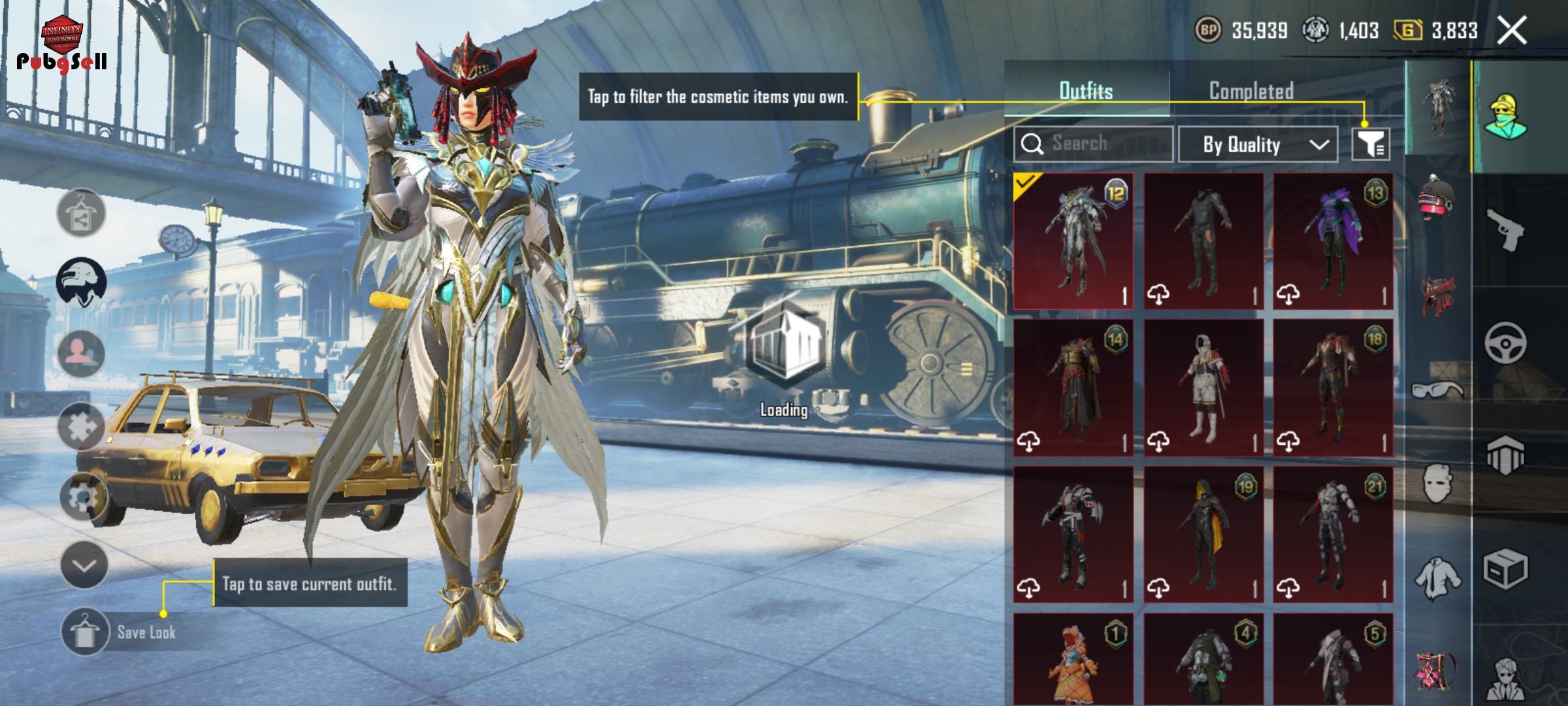Select the glasses subcategory icon

coord(1437,390)
